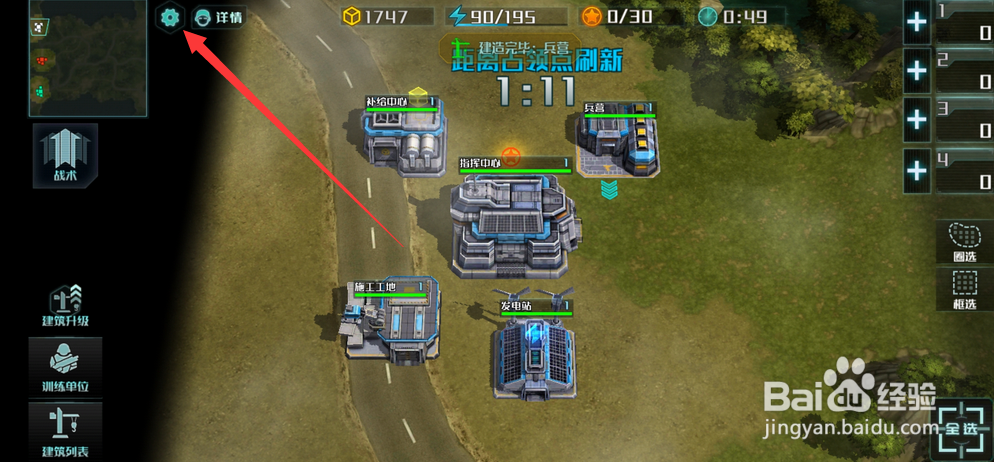Activate 框选 box selection
The height and width of the screenshot is (462, 994).
(964, 290)
